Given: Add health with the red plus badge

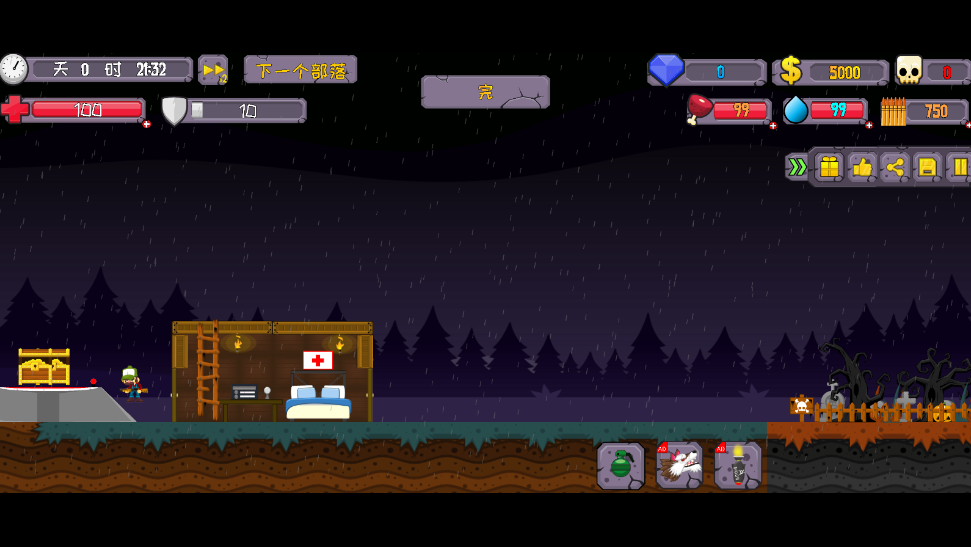Looking at the screenshot, I should click(x=147, y=124).
